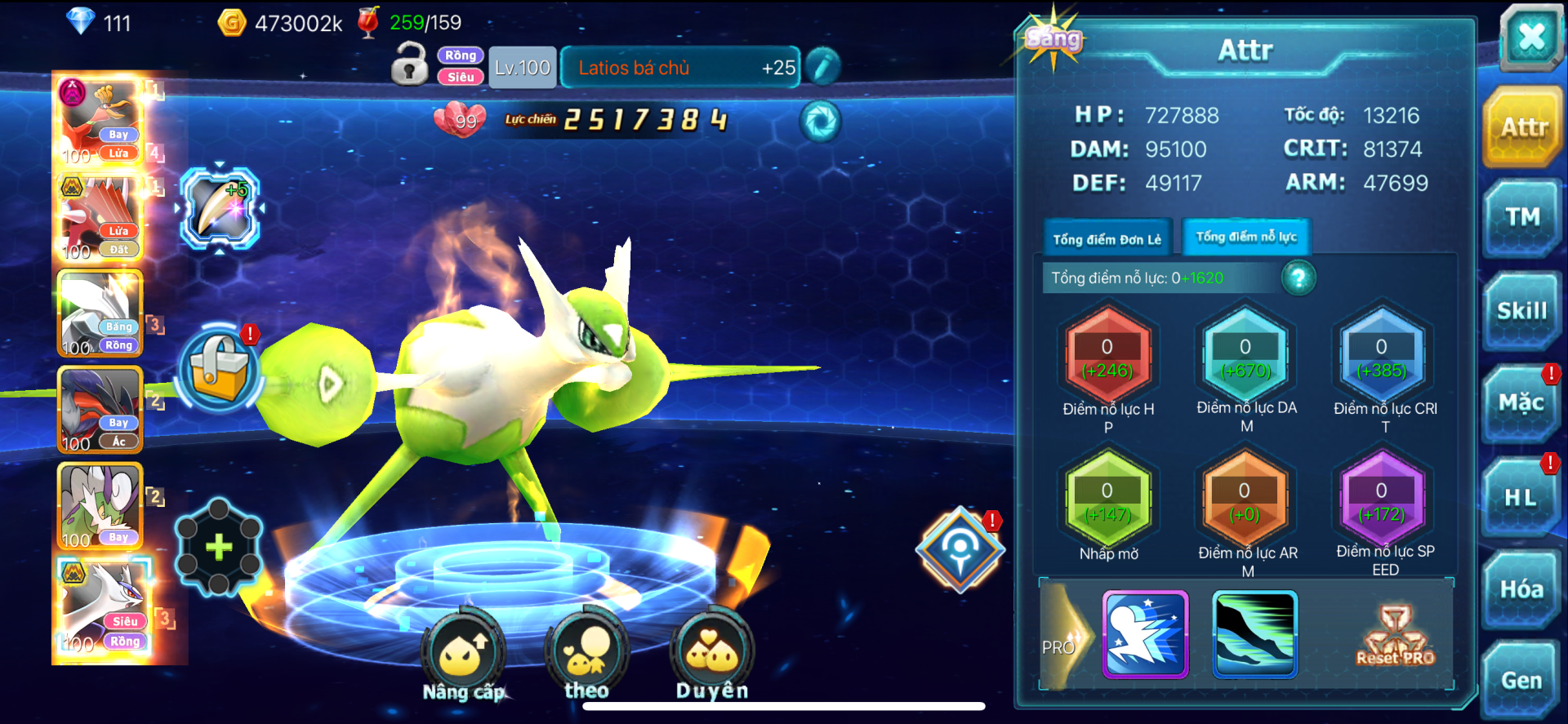Image resolution: width=1568 pixels, height=724 pixels.
Task: Open the Gen side tab
Action: [1521, 680]
